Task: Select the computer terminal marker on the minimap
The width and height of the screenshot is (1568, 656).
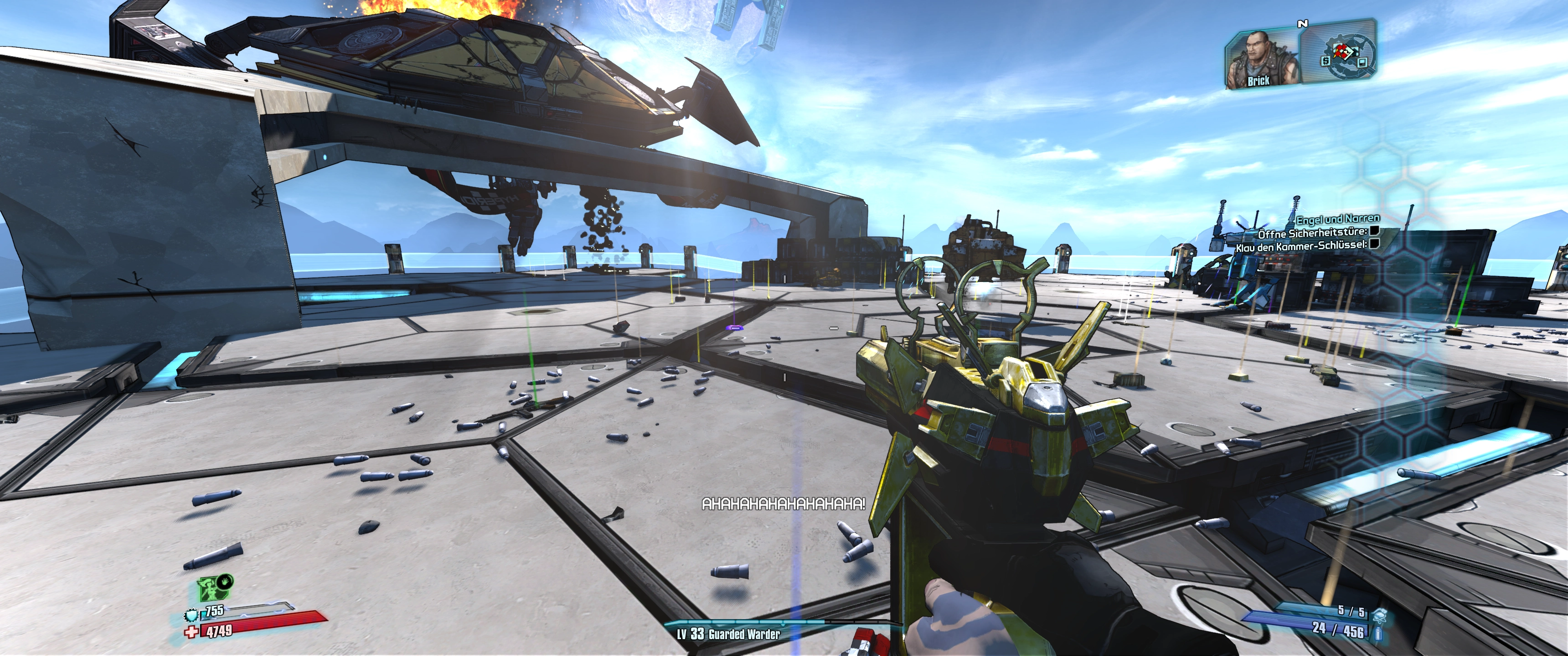Action: pyautogui.click(x=1362, y=61)
